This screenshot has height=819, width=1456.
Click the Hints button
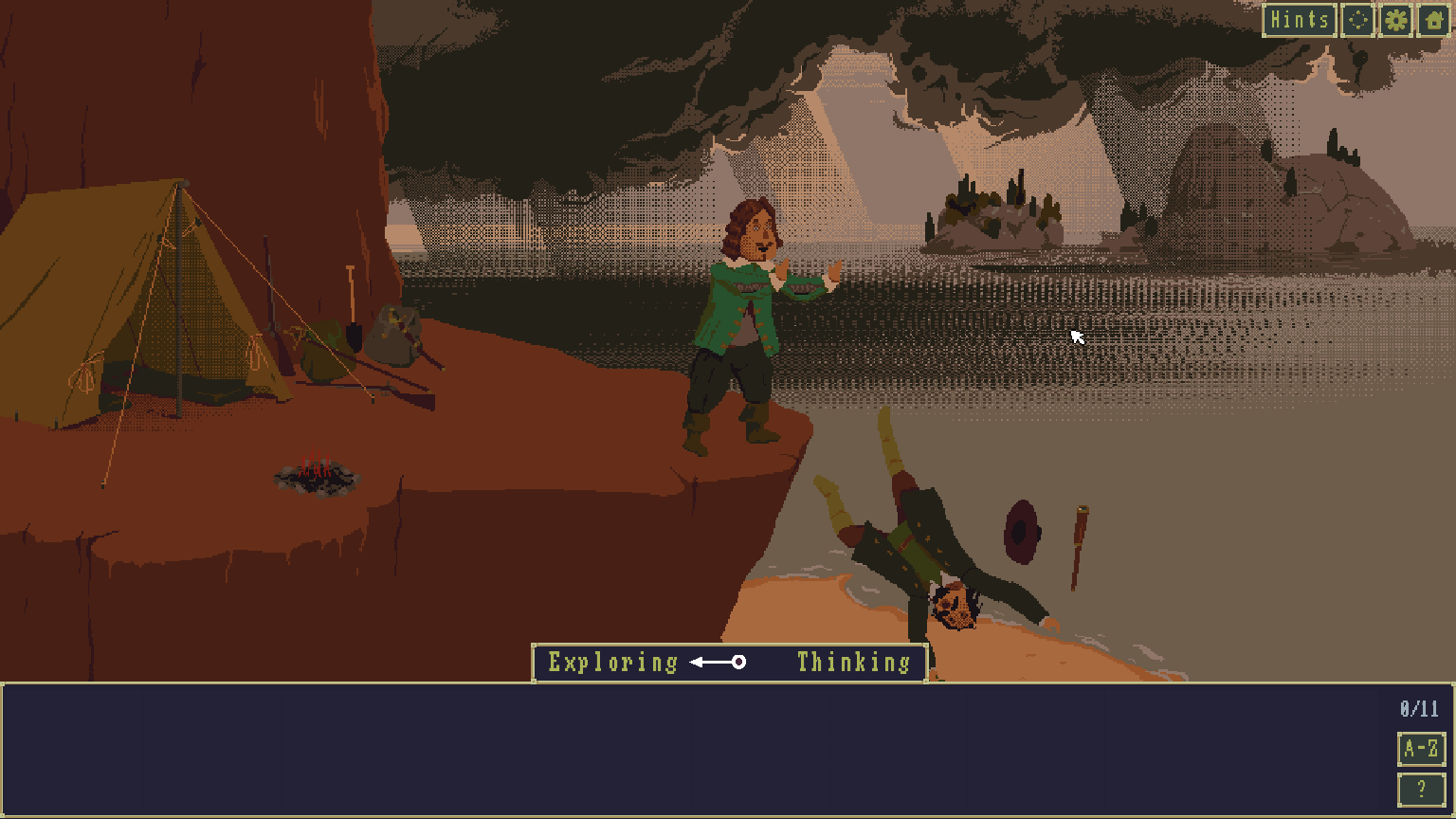pos(1300,19)
